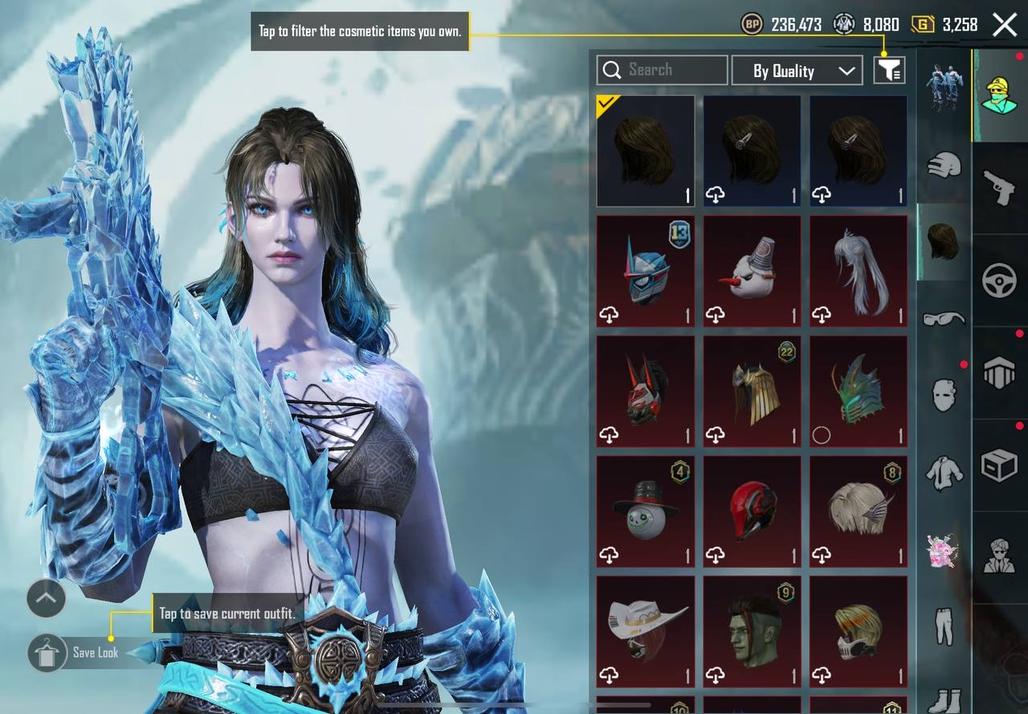Choose the red motorcycle helmet
Image resolution: width=1028 pixels, height=714 pixels.
coord(752,510)
